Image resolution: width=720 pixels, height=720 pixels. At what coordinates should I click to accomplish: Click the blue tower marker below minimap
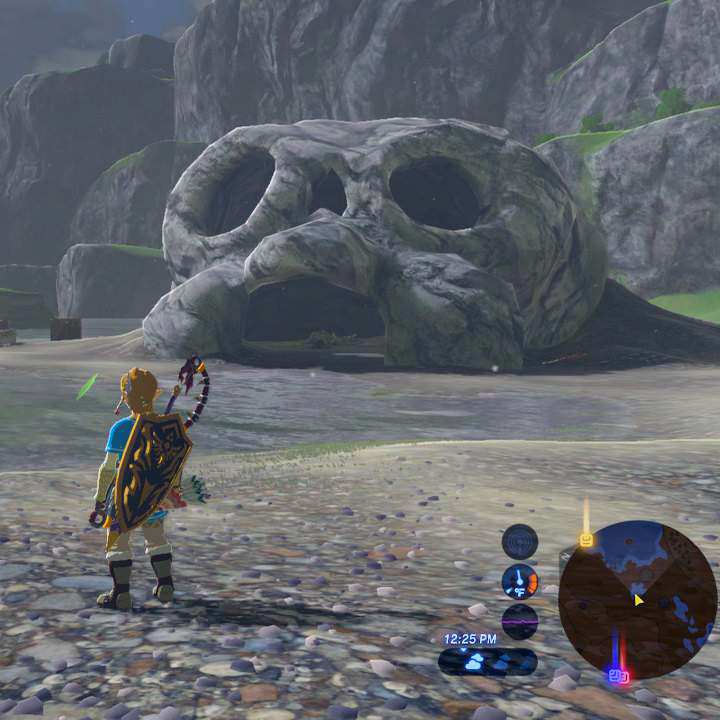click(618, 676)
